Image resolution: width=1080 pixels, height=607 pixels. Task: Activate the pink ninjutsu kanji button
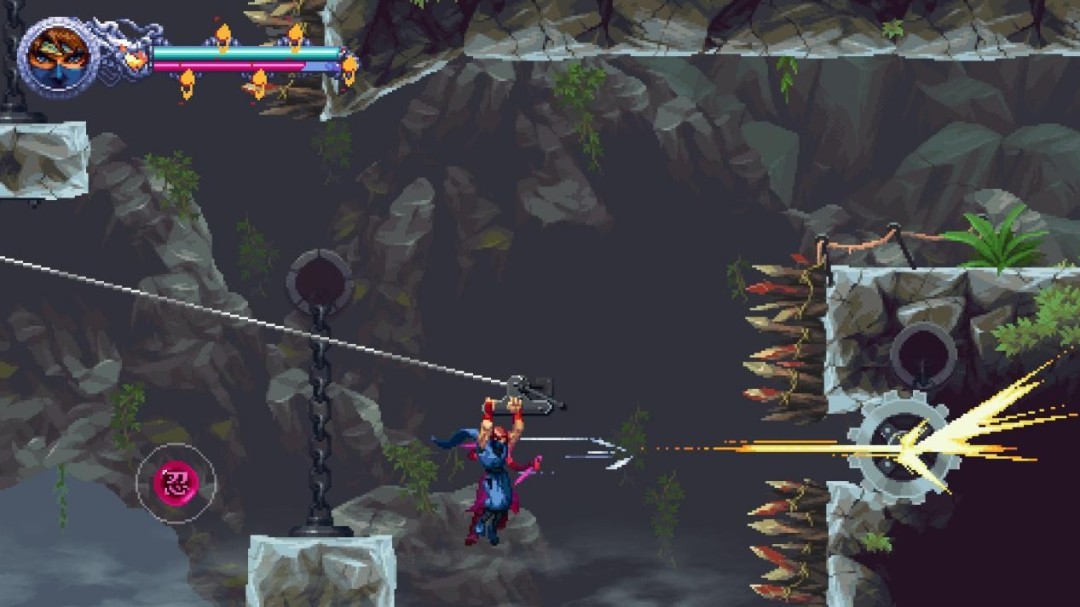pos(175,483)
